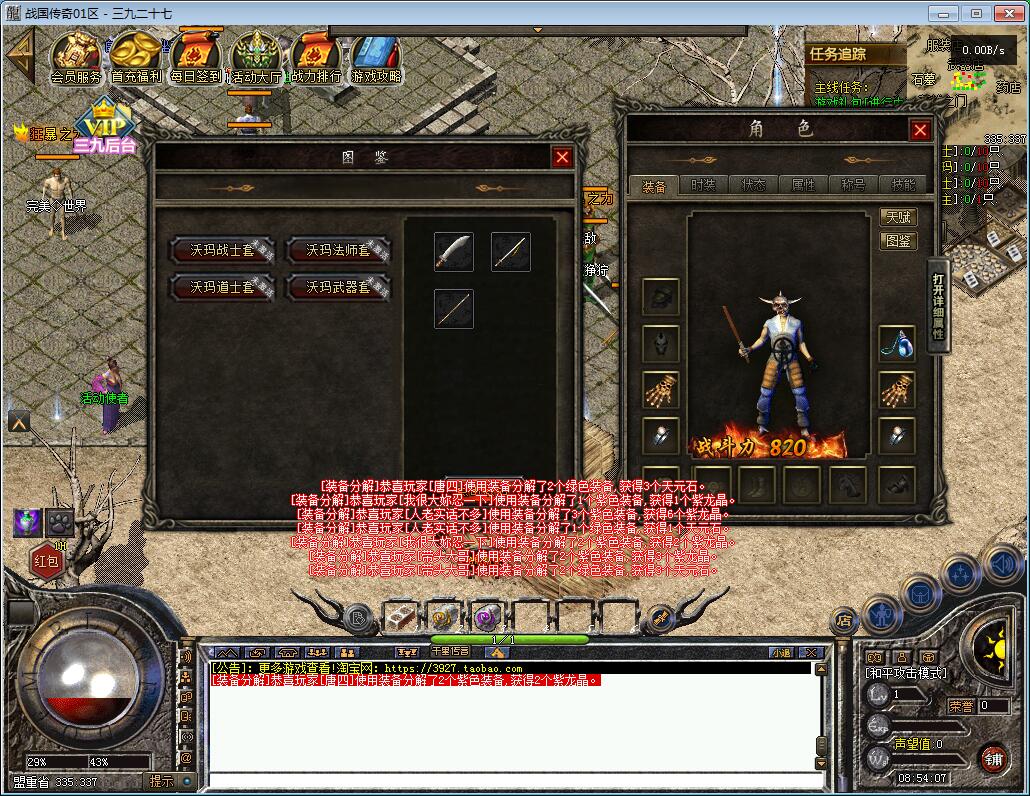Viewport: 1030px width, 796px height.
Task: Click the 红包 red envelope icon
Action: [47, 560]
